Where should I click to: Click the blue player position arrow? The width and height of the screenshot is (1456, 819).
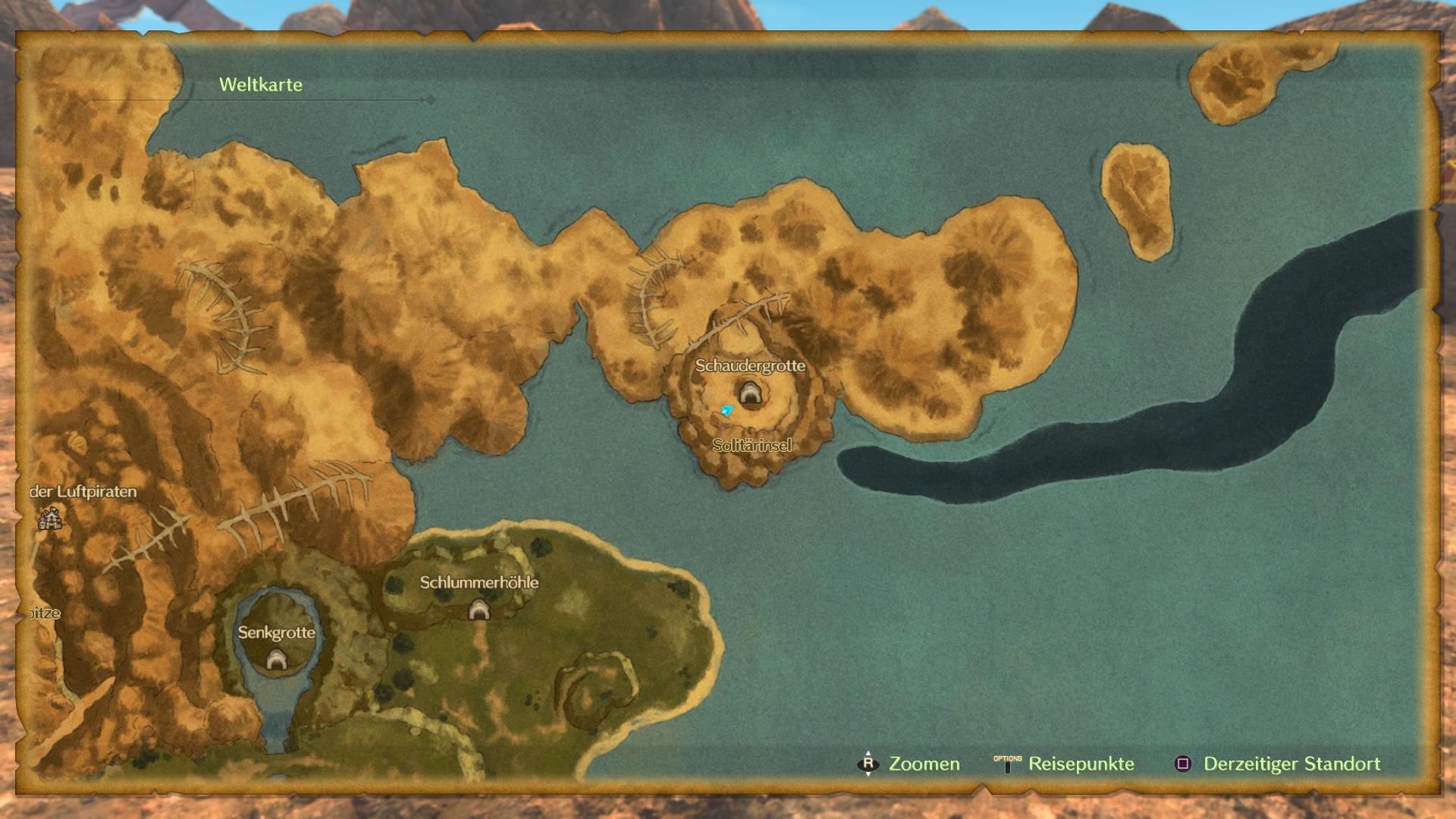tap(727, 410)
